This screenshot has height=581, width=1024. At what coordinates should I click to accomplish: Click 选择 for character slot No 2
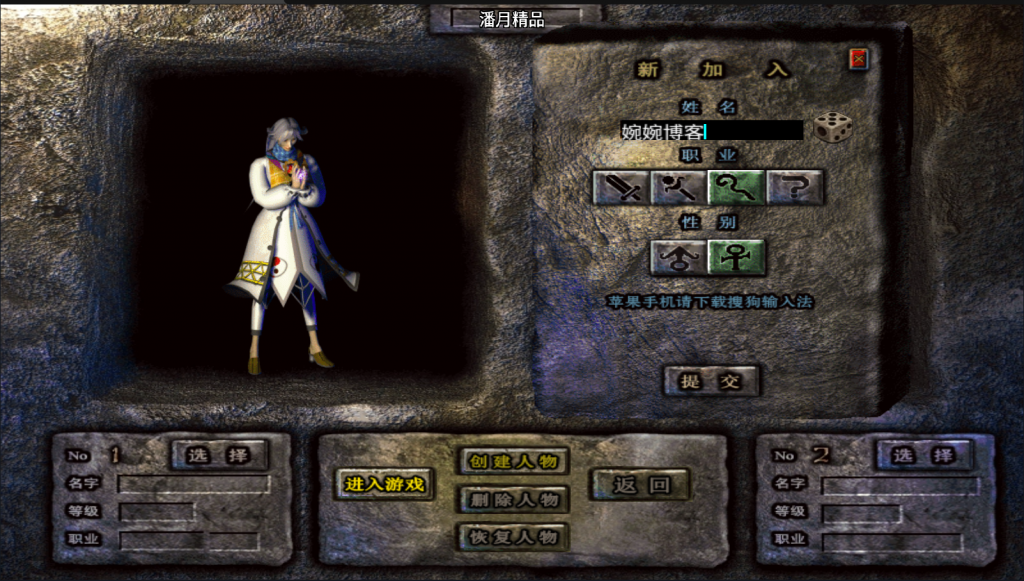coord(924,455)
